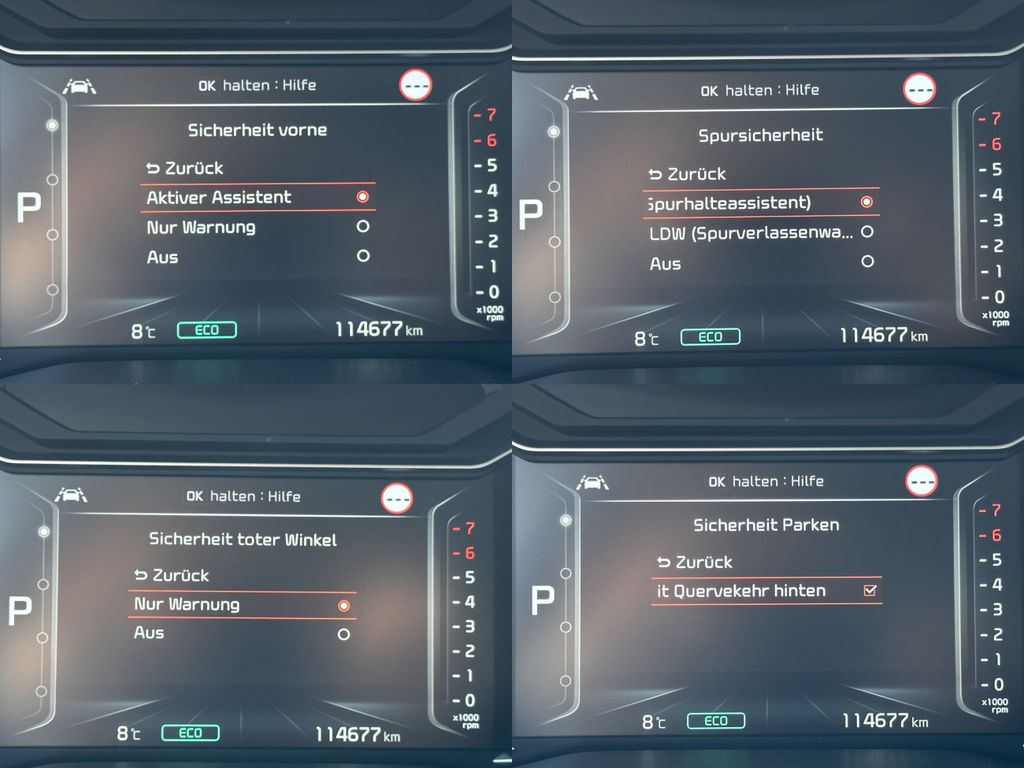Return via Zurück in Sicherheit toter Winkel

coord(171,575)
